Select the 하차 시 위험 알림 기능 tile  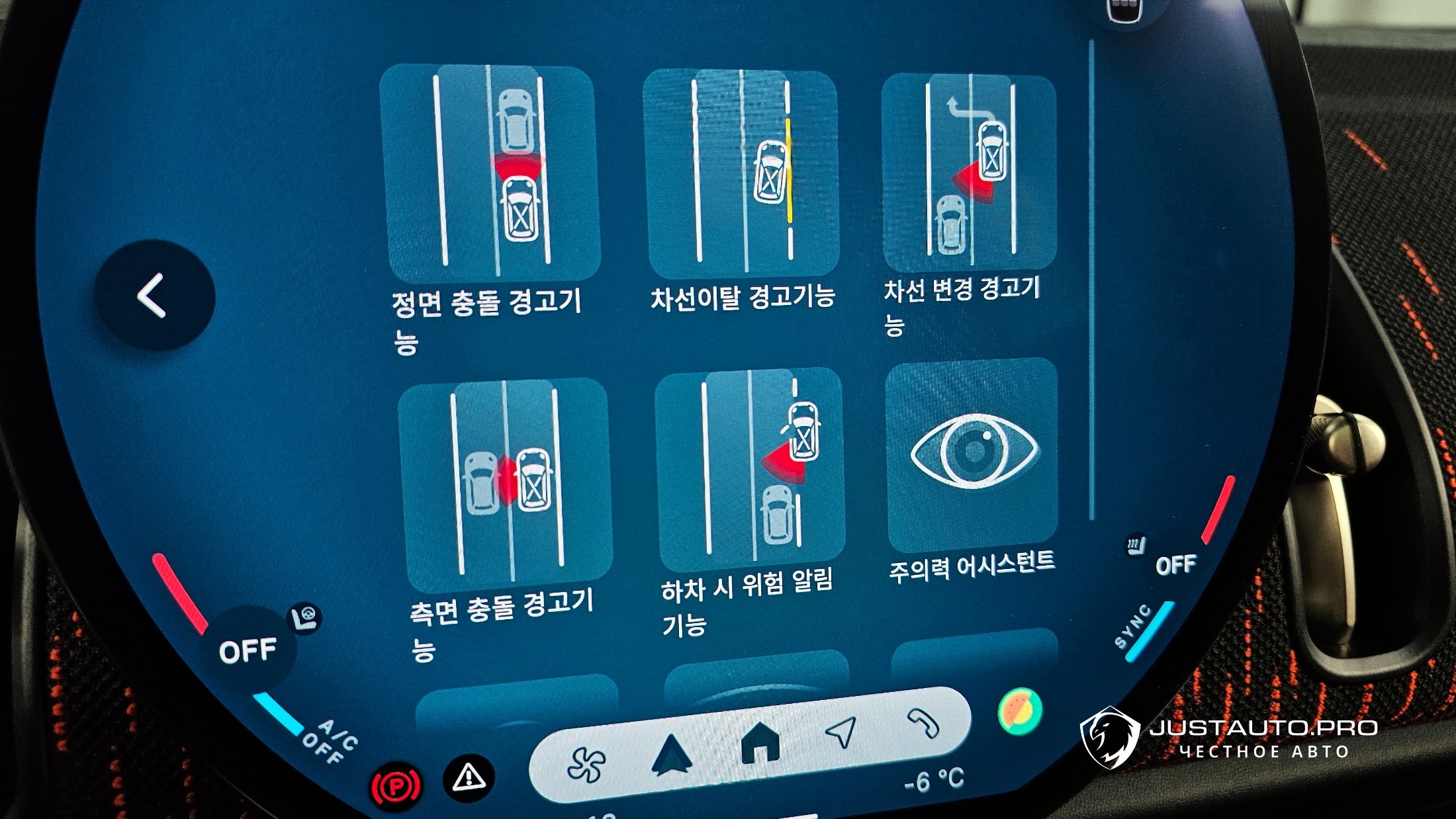751,468
